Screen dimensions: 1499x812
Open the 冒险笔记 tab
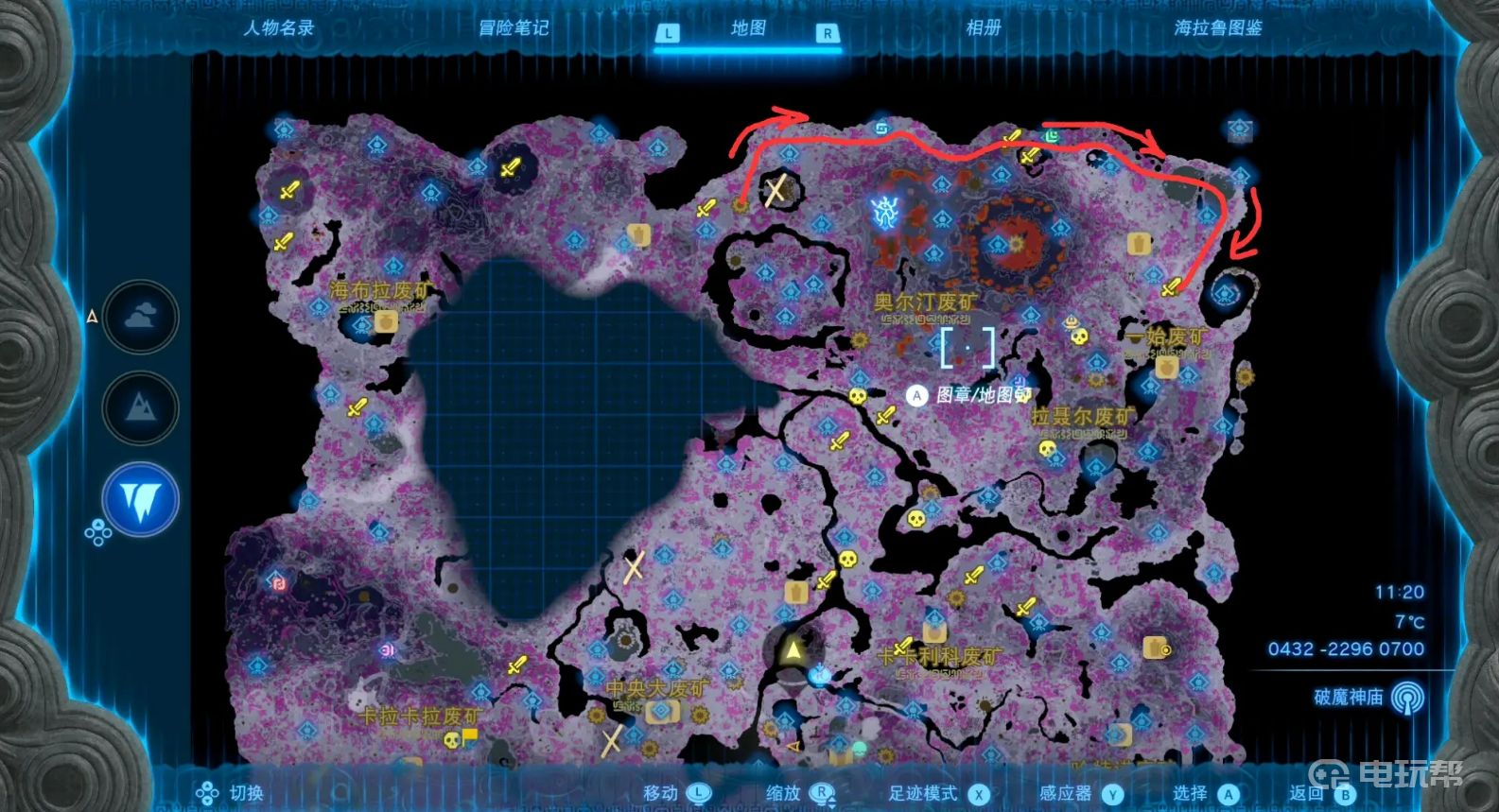[x=514, y=28]
